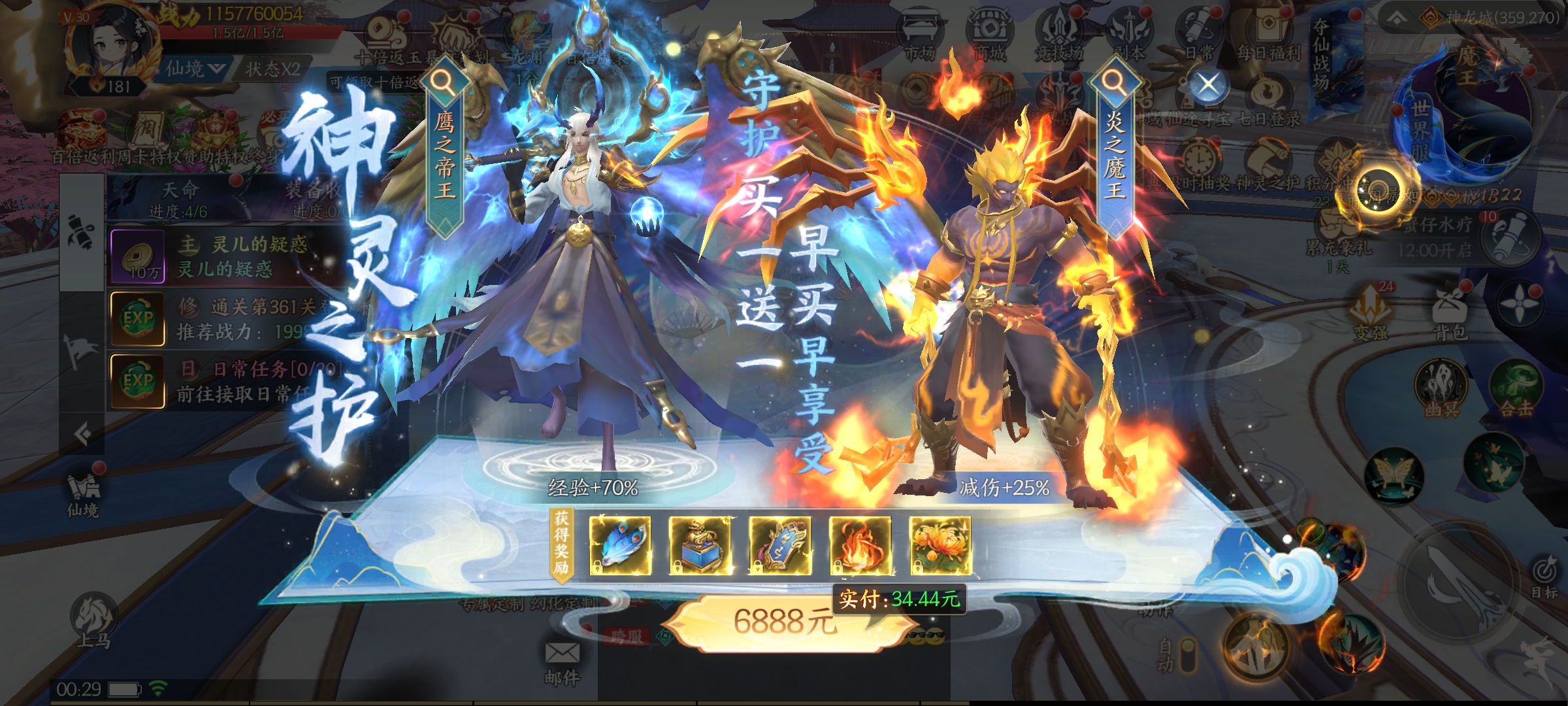Open the 每日福利 daily benefits
This screenshot has height=706, width=1568.
pyautogui.click(x=1268, y=36)
